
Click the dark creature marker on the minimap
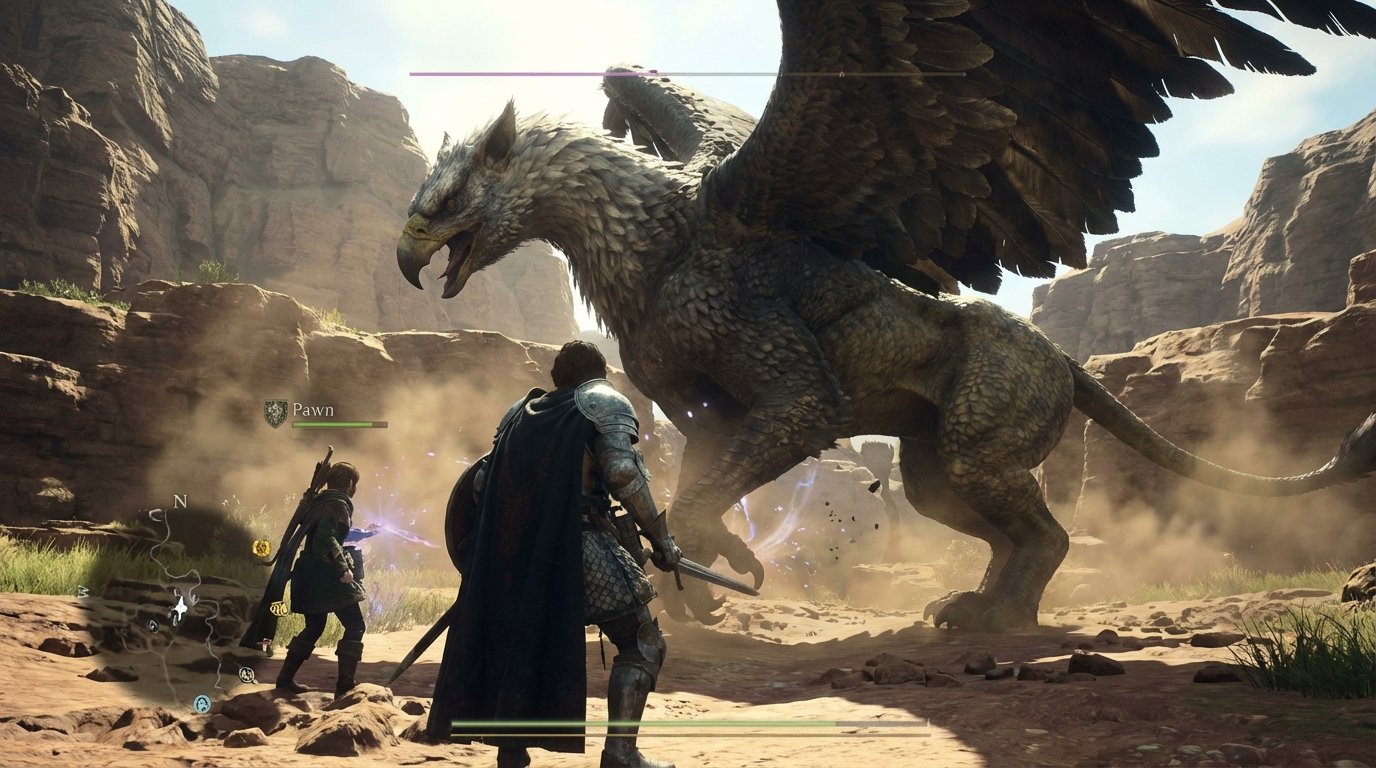tap(152, 624)
